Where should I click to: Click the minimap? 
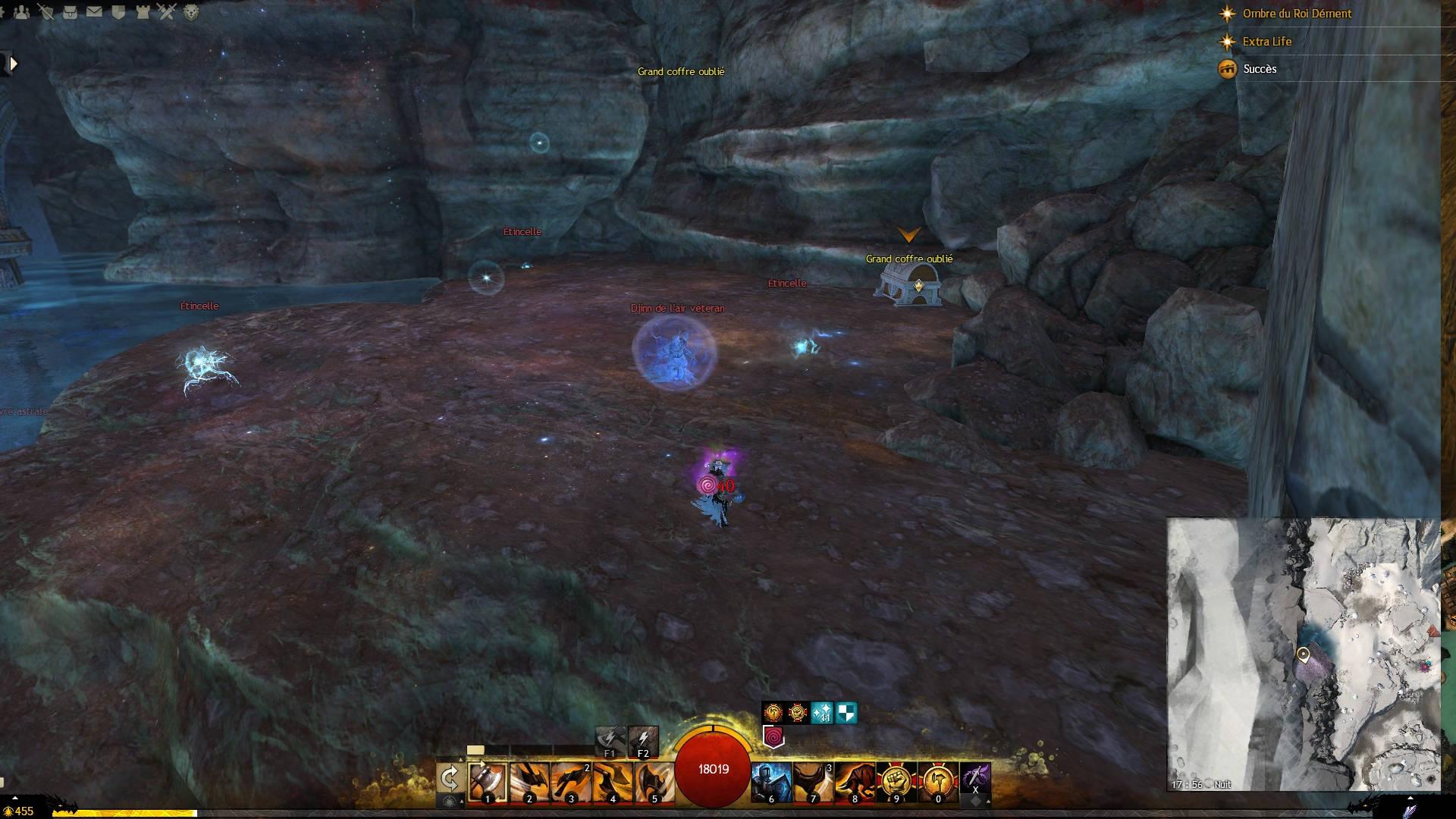tap(1303, 654)
